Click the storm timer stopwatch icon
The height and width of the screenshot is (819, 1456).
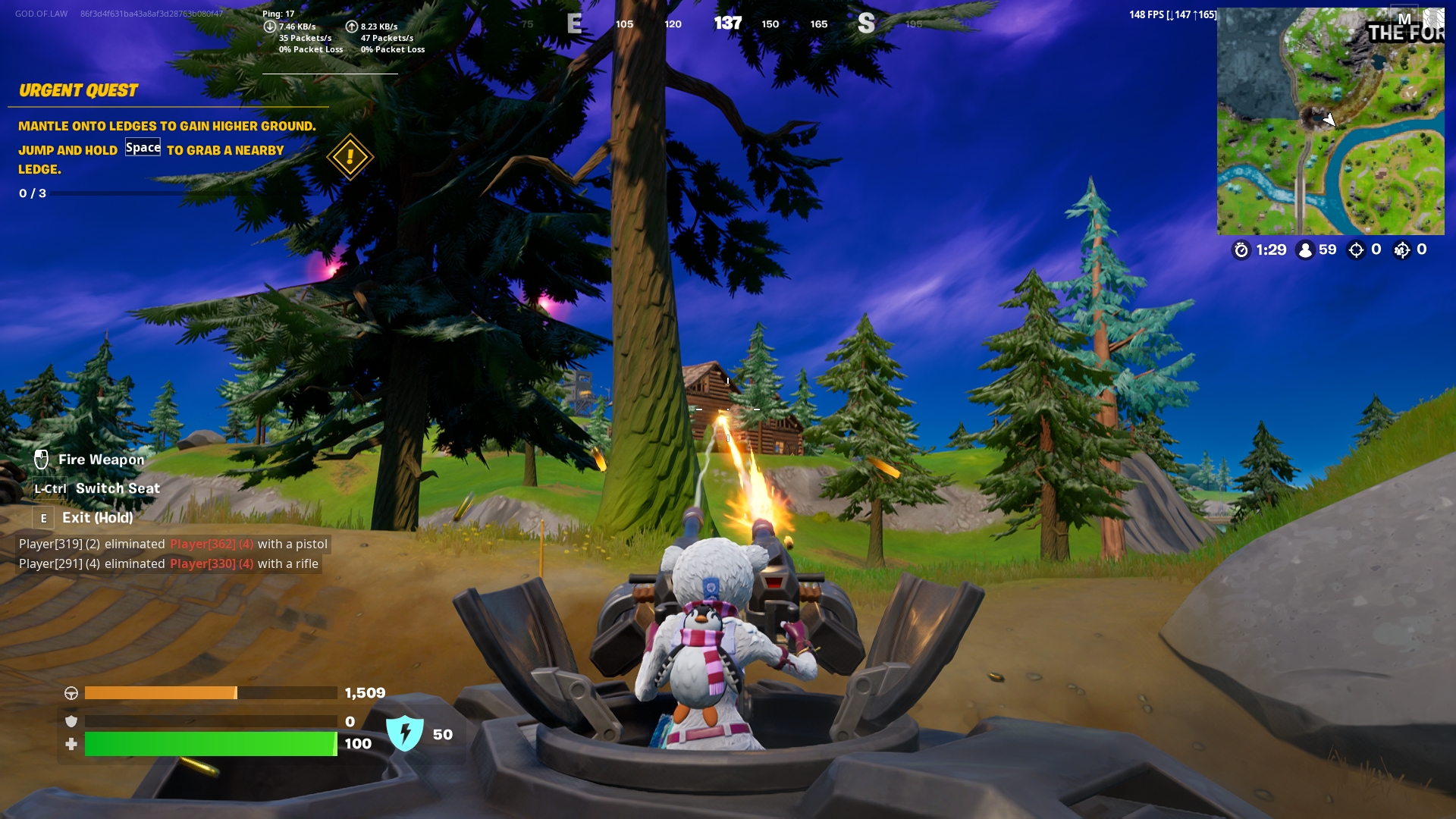(1242, 250)
